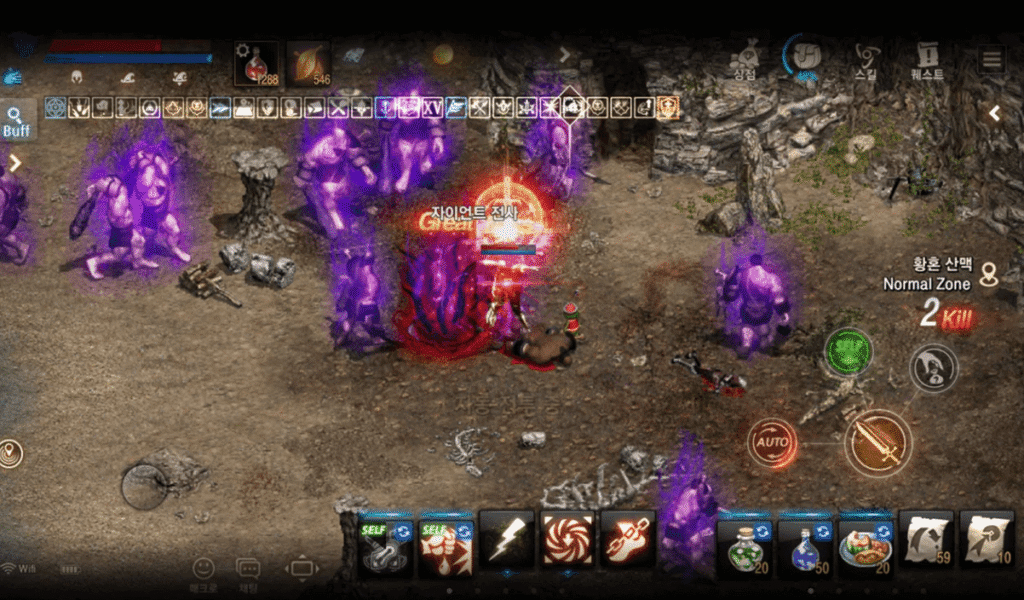
Task: Open the skills (스킬) menu
Action: coord(868,58)
